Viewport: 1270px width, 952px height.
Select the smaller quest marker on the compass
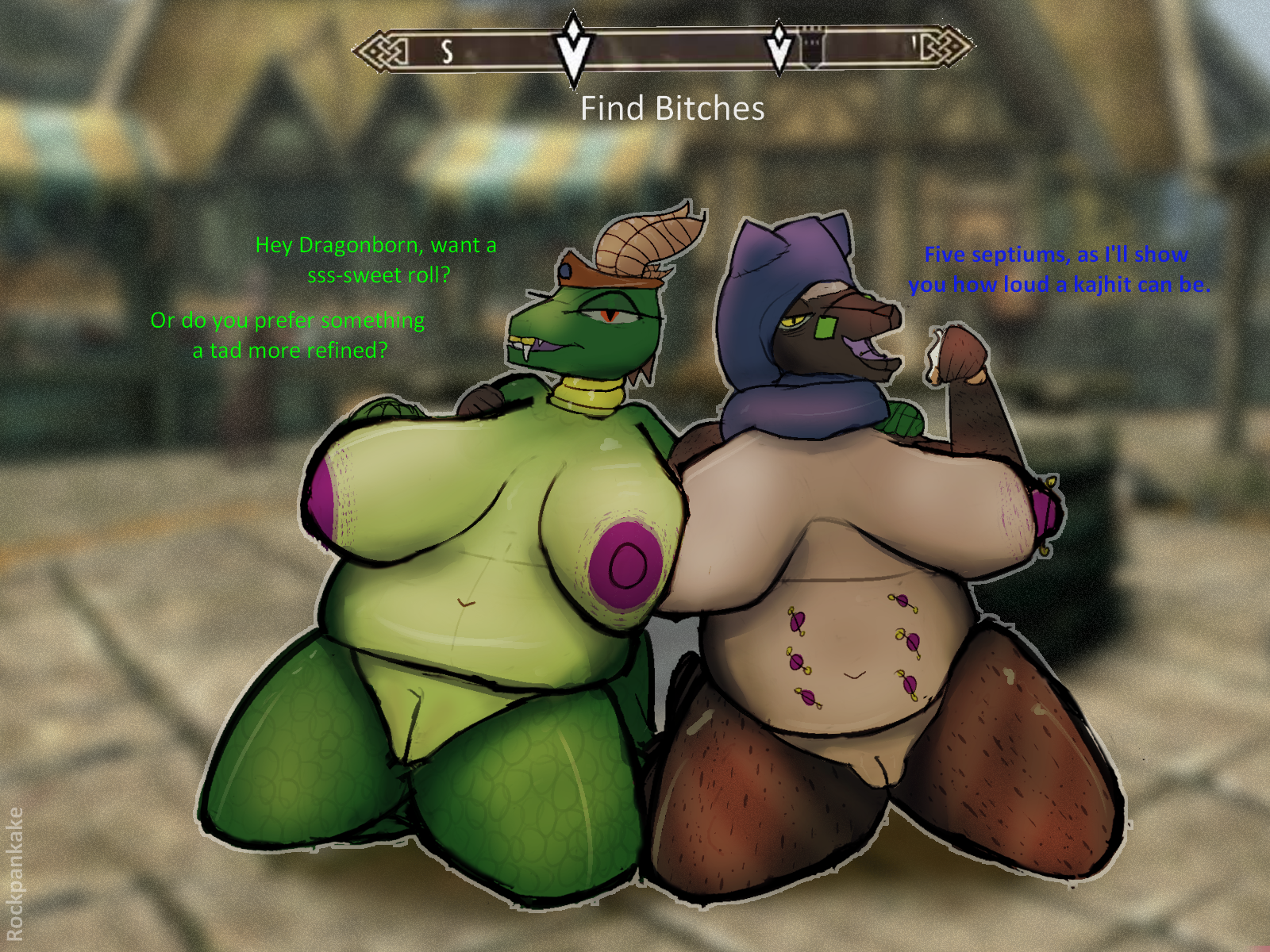(779, 47)
